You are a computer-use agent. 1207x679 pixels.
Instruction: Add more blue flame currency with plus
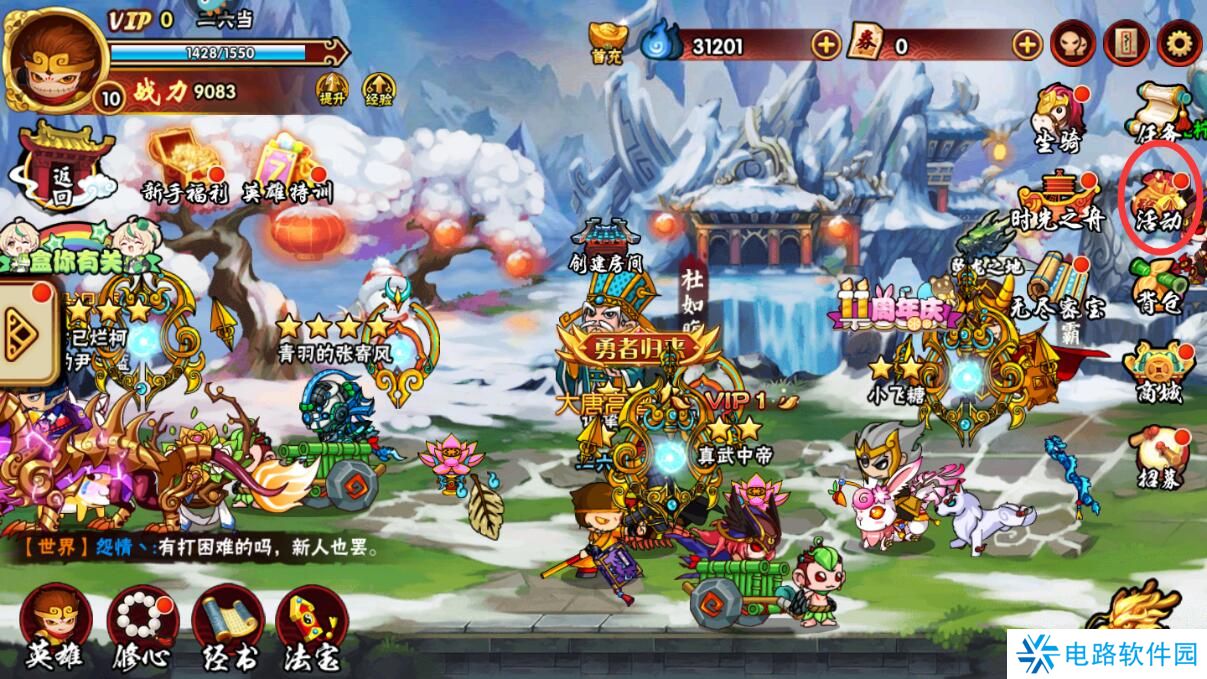[825, 45]
